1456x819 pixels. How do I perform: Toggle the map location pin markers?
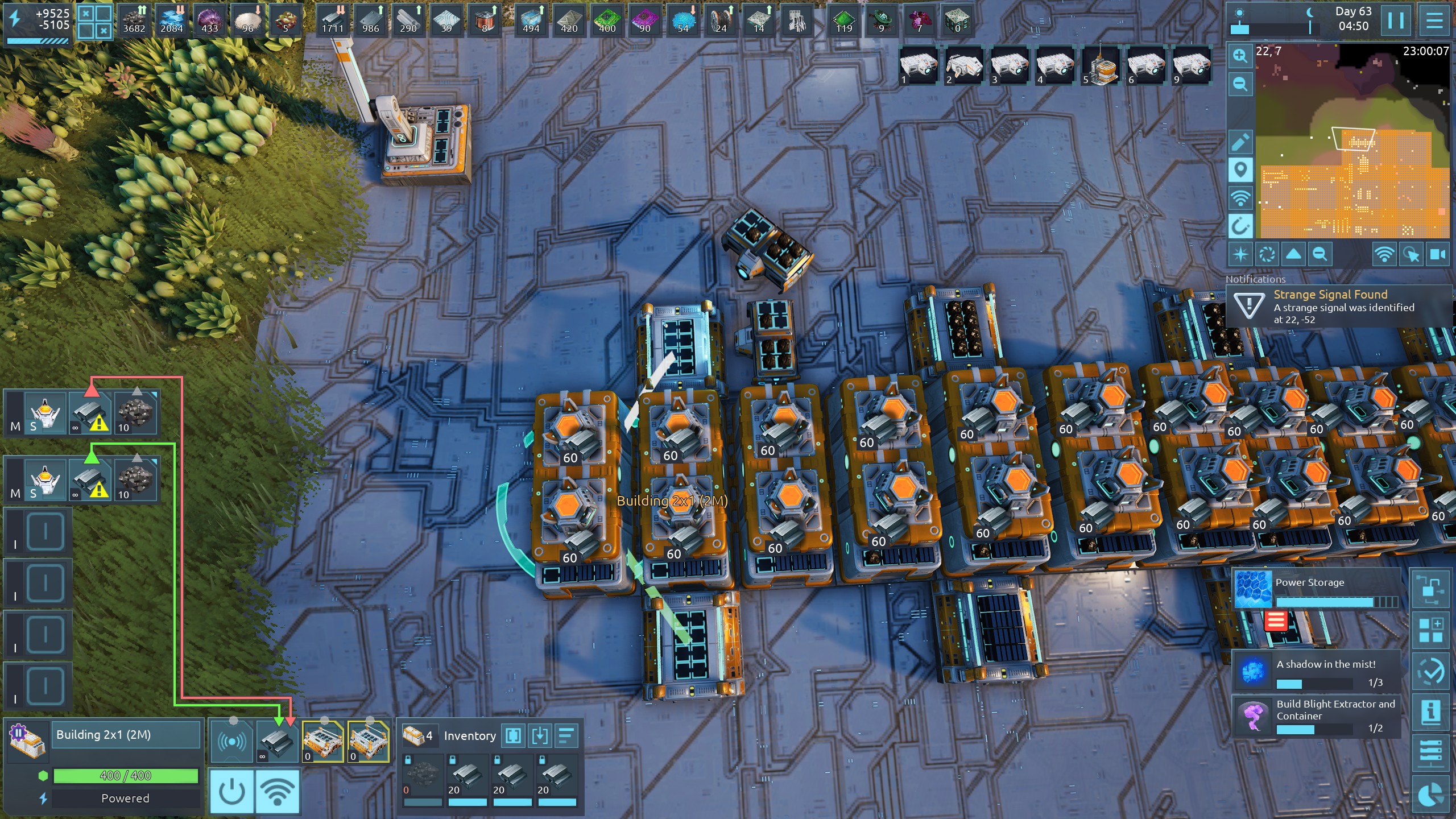pos(1240,169)
